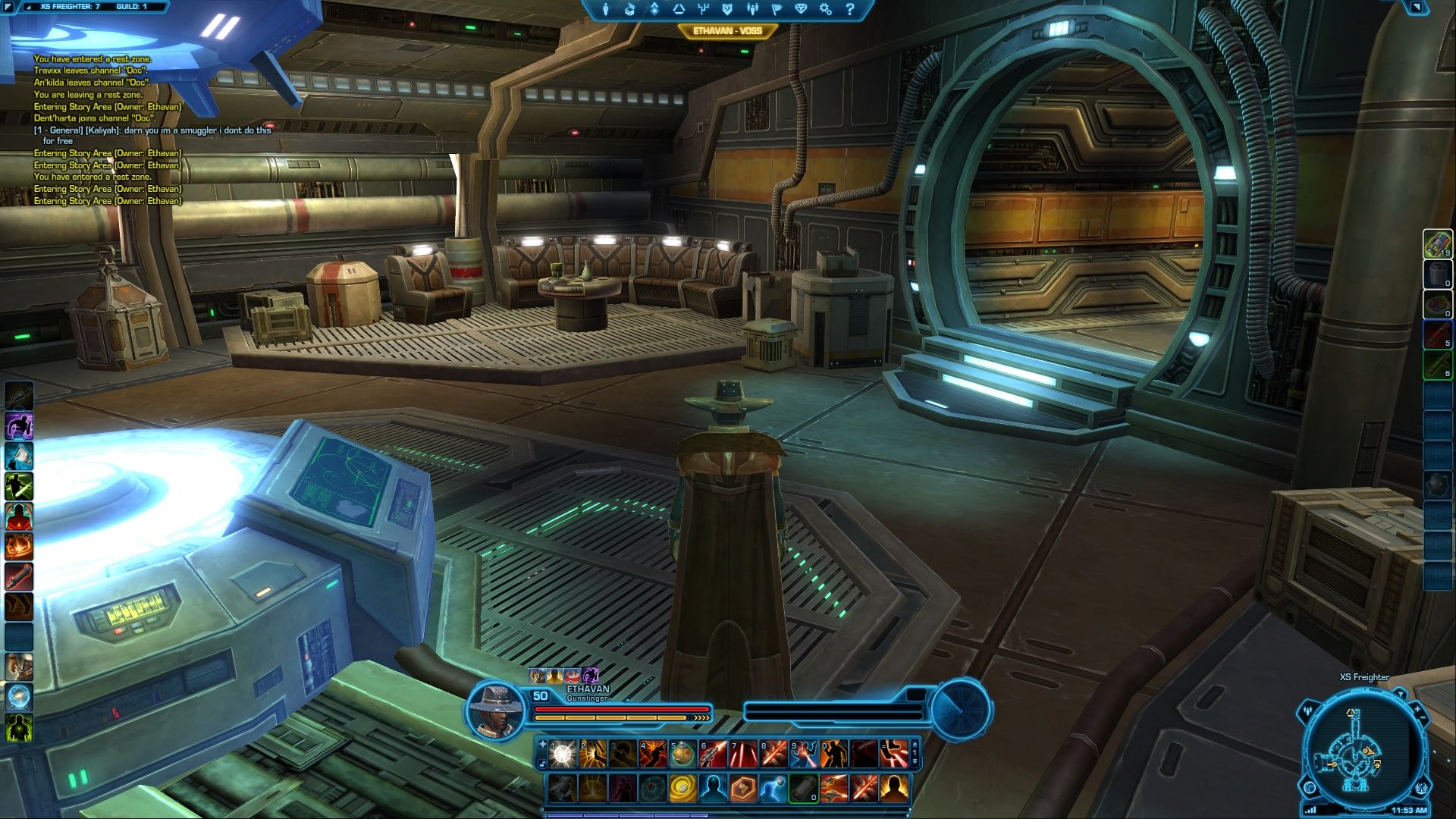
Task: Use the yellow swirl ability in lower hotbar
Action: [682, 789]
